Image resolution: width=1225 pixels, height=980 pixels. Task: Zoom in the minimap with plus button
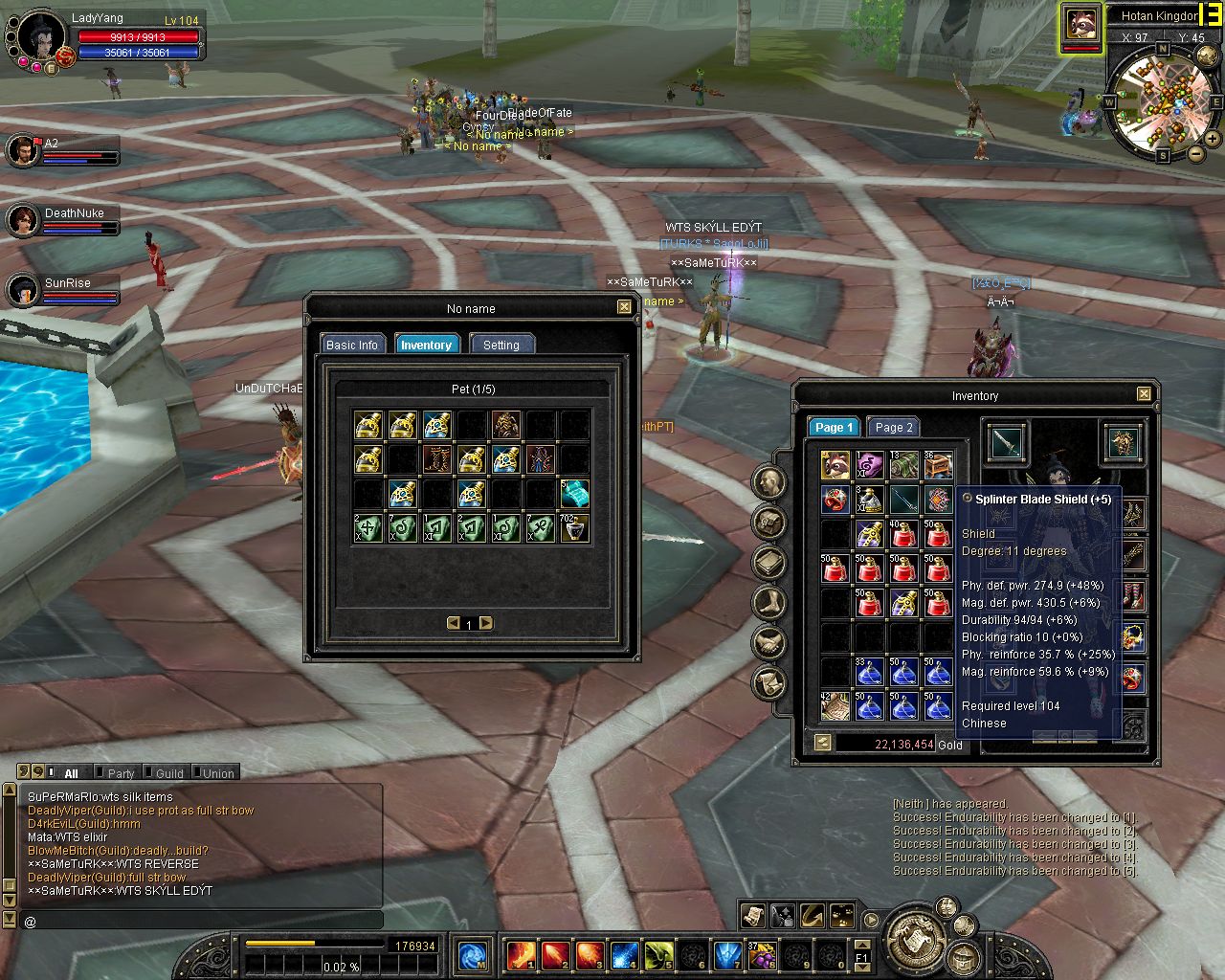click(1213, 139)
